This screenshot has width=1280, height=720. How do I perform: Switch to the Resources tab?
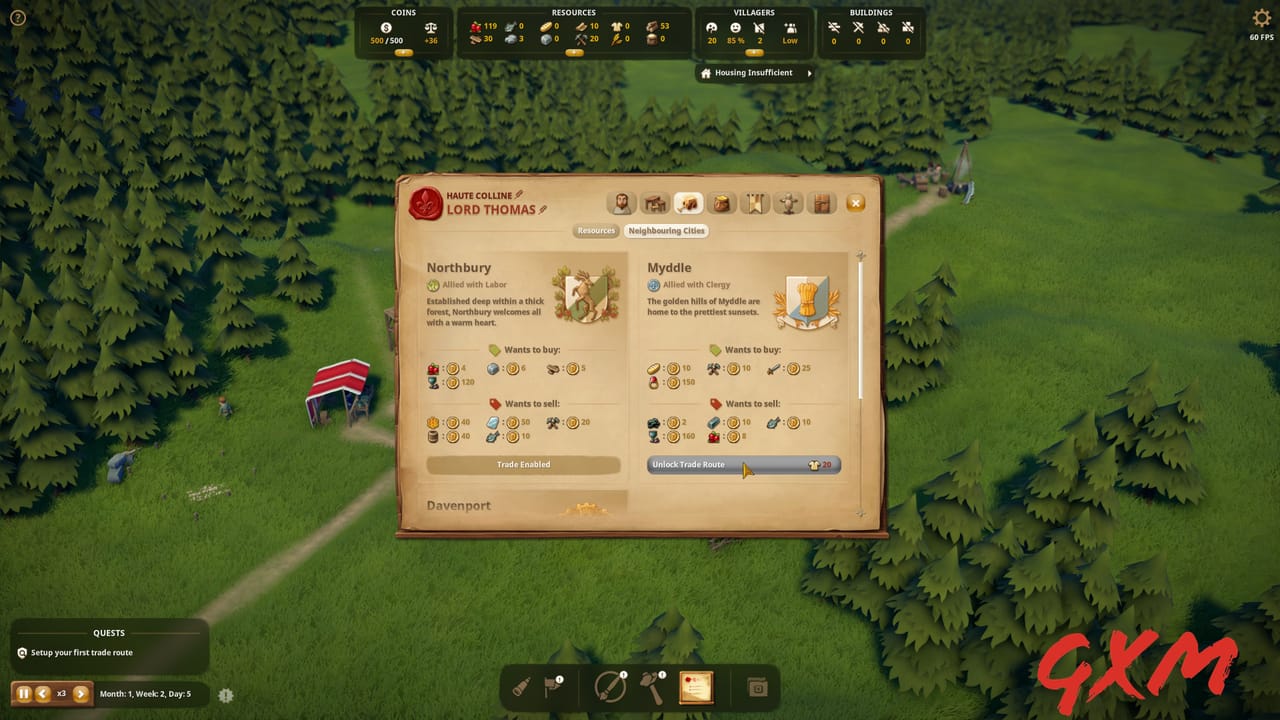coord(596,230)
